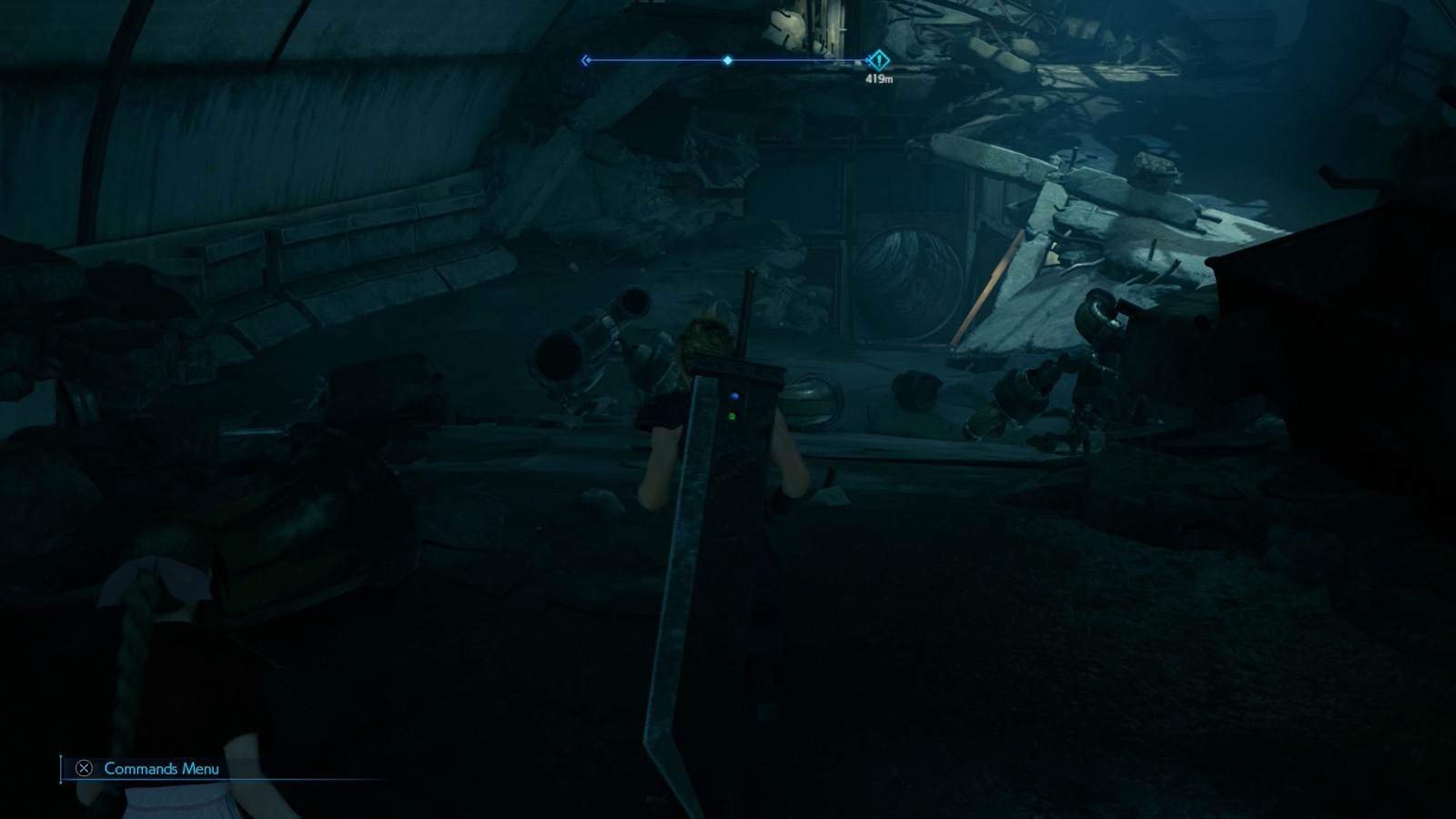Click the small diamond beside the waypoint marker

866,60
